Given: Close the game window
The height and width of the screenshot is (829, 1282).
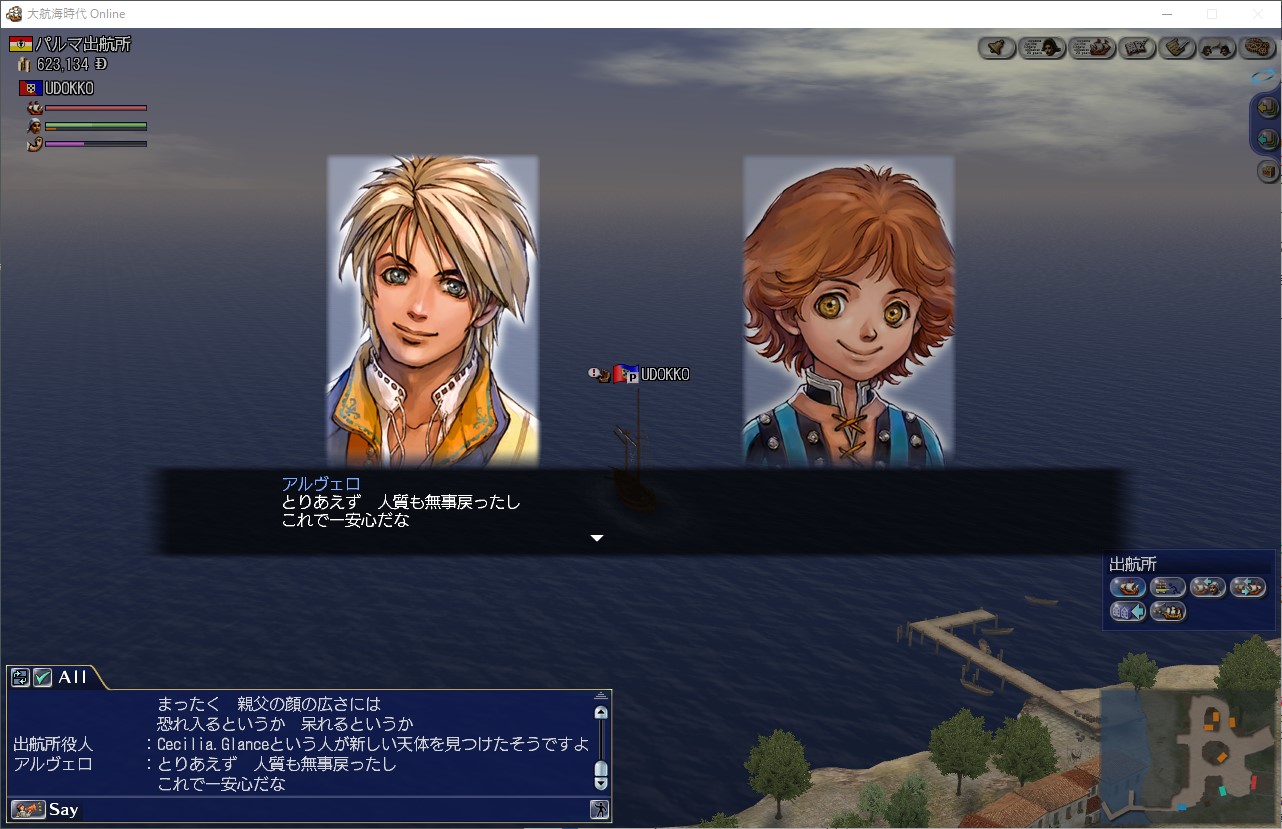Looking at the screenshot, I should point(1258,14).
